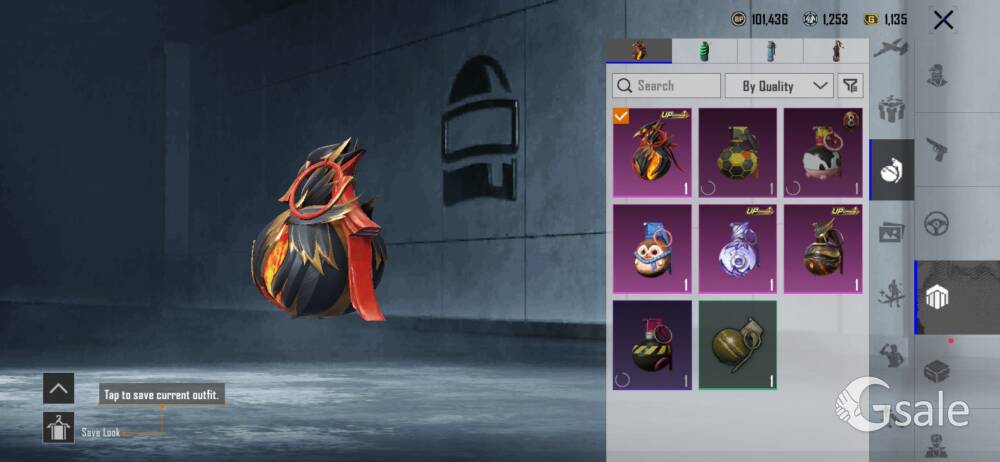Select the owl-face grenade skin
1000x462 pixels.
(x=651, y=248)
